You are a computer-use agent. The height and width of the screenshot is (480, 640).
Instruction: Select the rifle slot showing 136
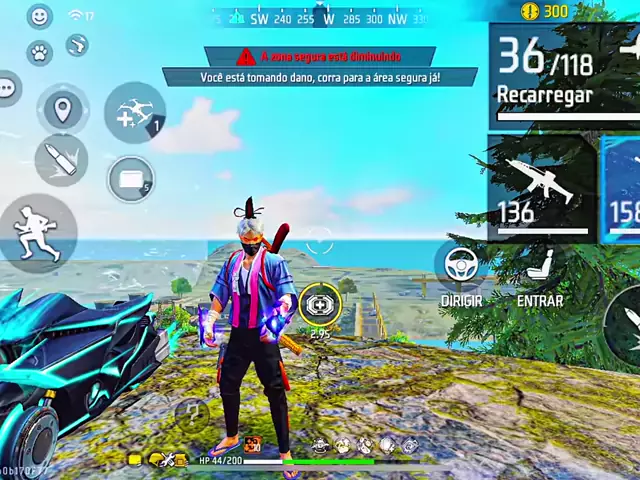point(540,188)
